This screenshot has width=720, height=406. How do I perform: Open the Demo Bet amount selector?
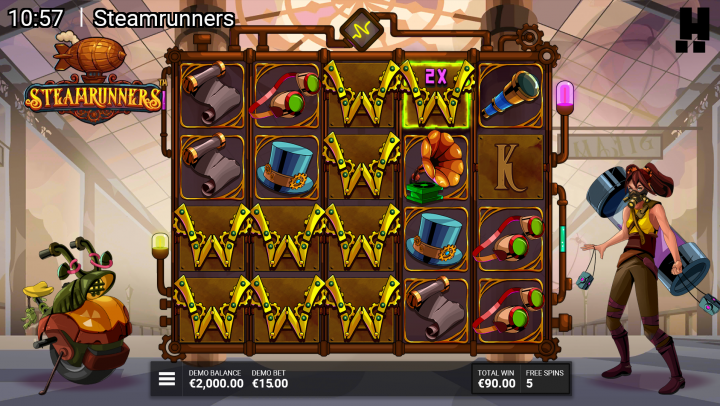[x=270, y=379]
